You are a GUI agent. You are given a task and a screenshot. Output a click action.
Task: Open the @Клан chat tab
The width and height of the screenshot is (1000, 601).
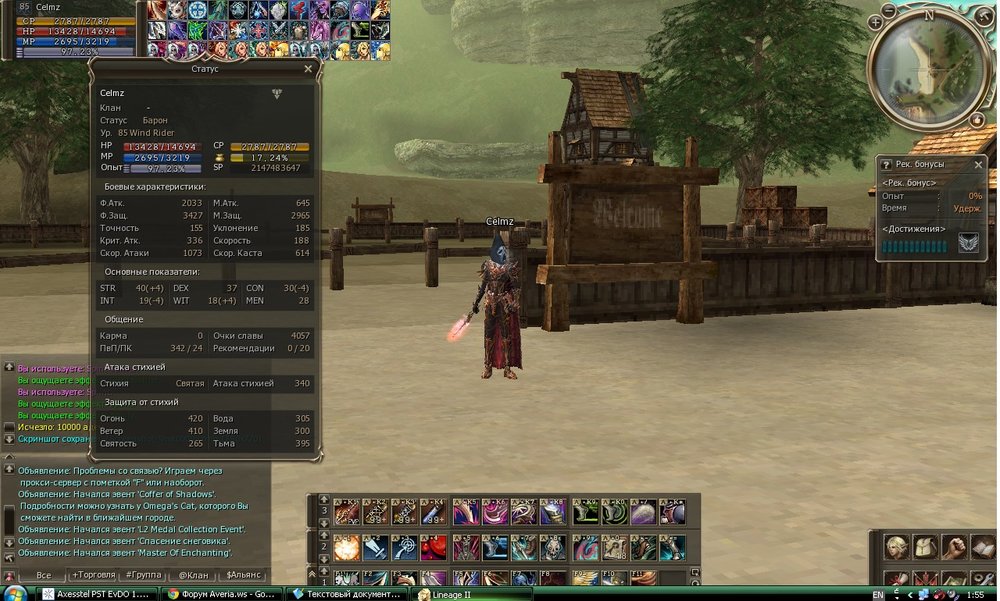192,575
